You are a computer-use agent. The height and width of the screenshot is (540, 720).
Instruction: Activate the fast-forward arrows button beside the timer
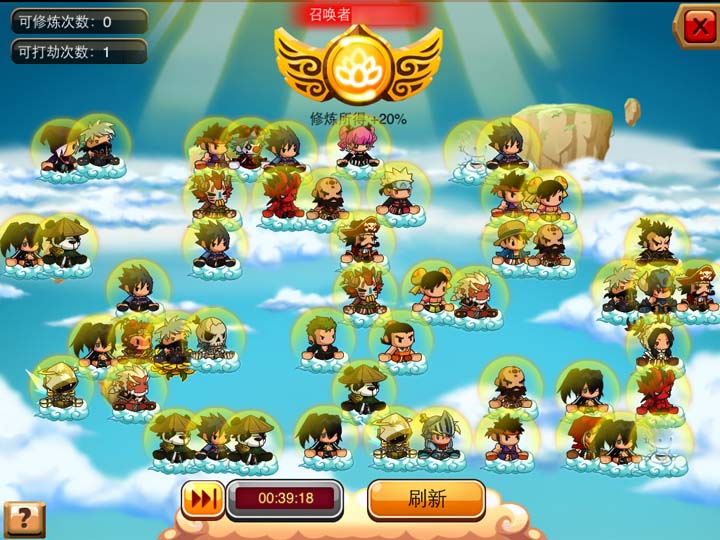pyautogui.click(x=202, y=499)
